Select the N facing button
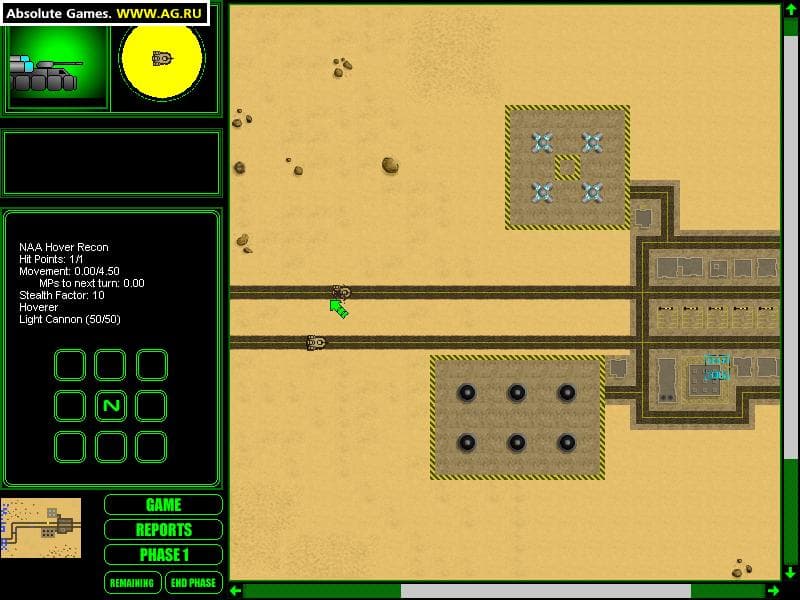Viewport: 800px width, 600px height. pos(110,406)
